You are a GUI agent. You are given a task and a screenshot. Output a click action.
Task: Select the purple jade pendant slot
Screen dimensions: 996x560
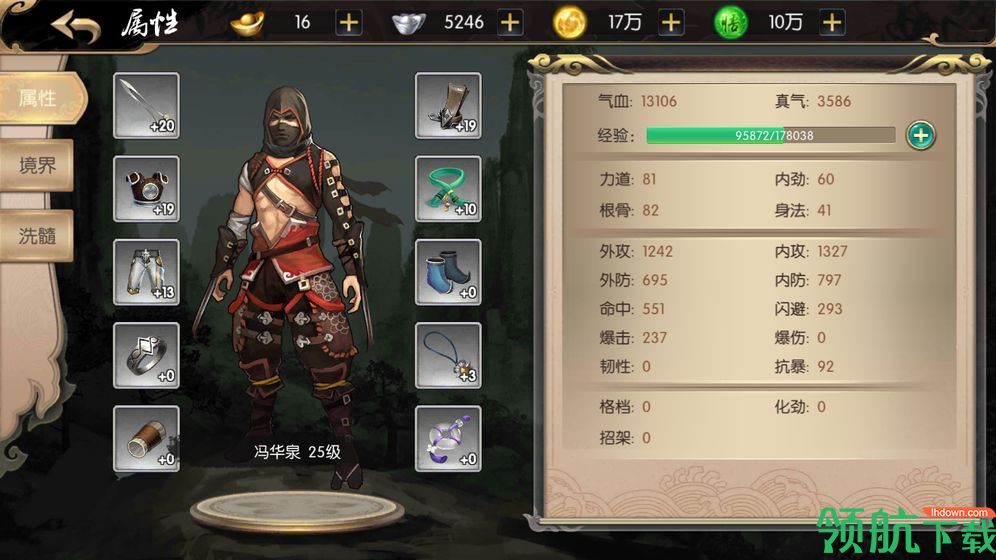click(x=448, y=439)
